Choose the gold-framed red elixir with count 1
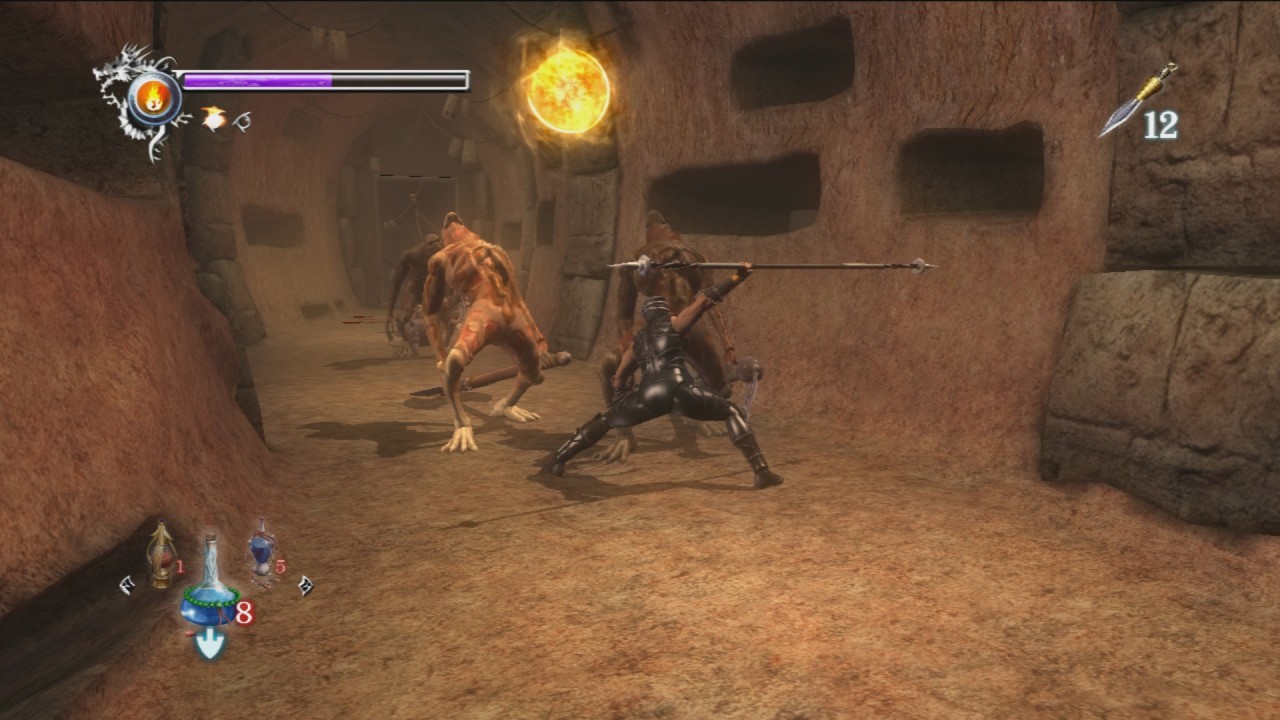Viewport: 1280px width, 720px height. (x=161, y=554)
